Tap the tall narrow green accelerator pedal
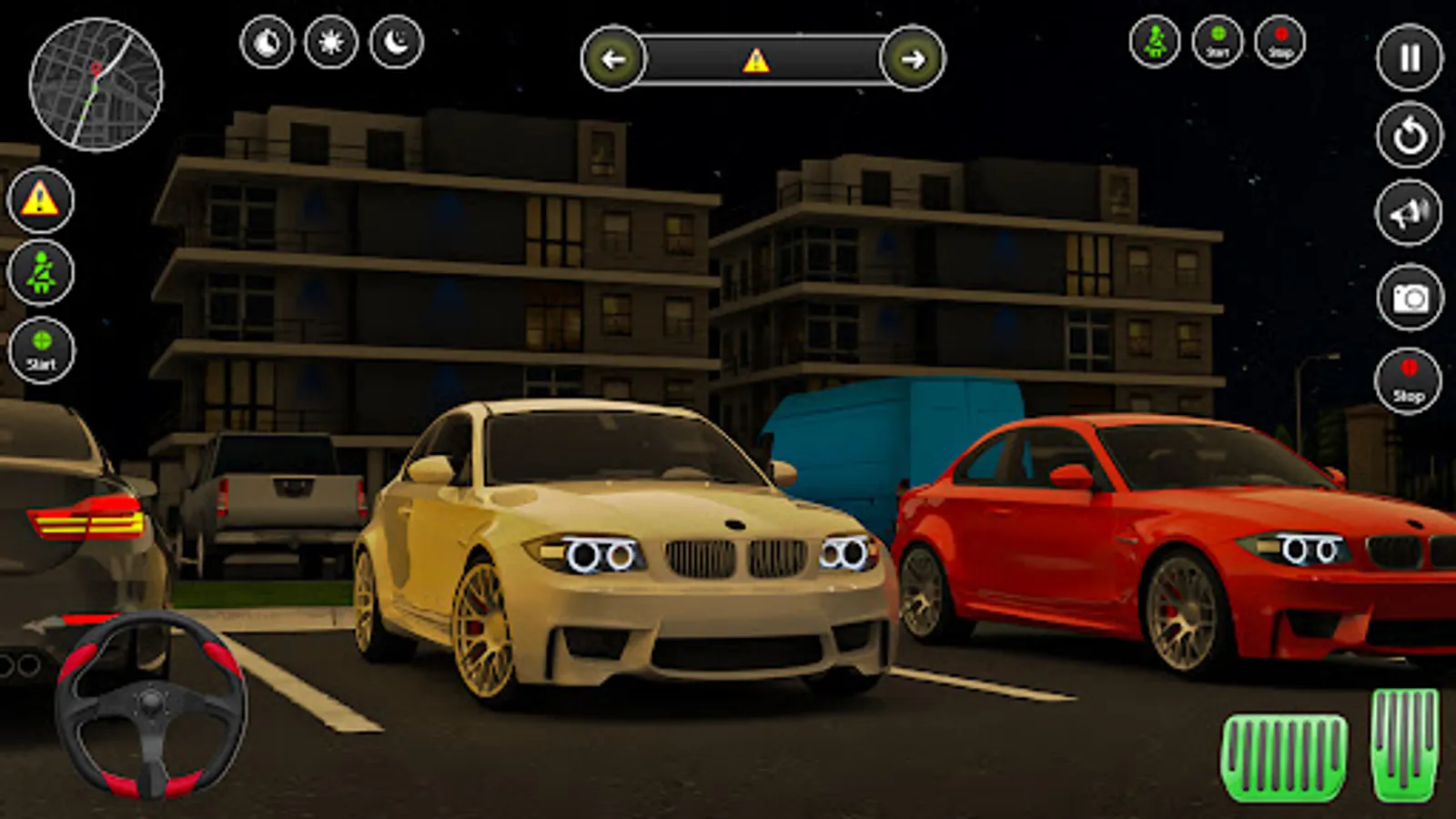The height and width of the screenshot is (819, 1456). 1405,743
